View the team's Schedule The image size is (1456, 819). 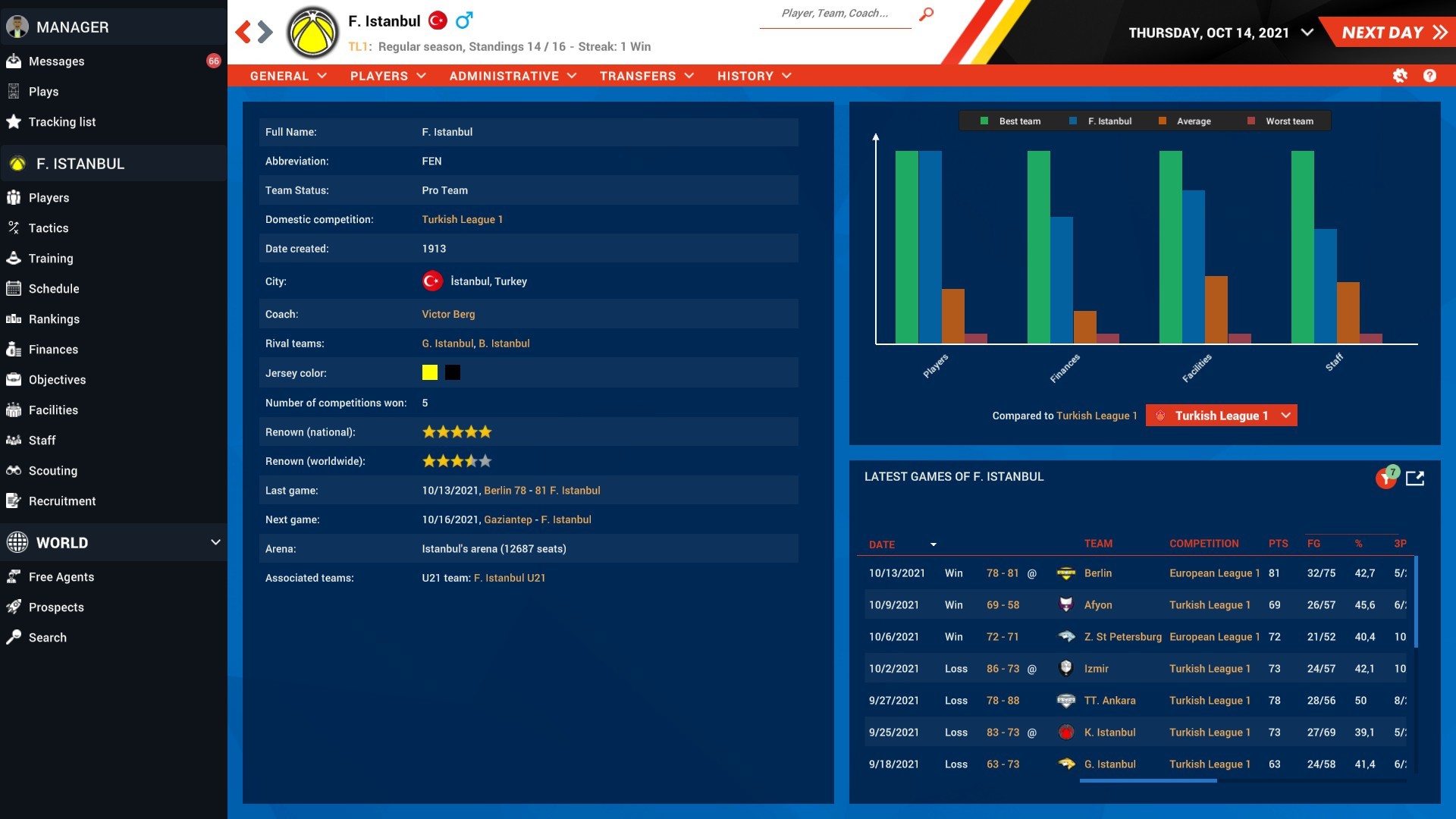click(x=54, y=288)
